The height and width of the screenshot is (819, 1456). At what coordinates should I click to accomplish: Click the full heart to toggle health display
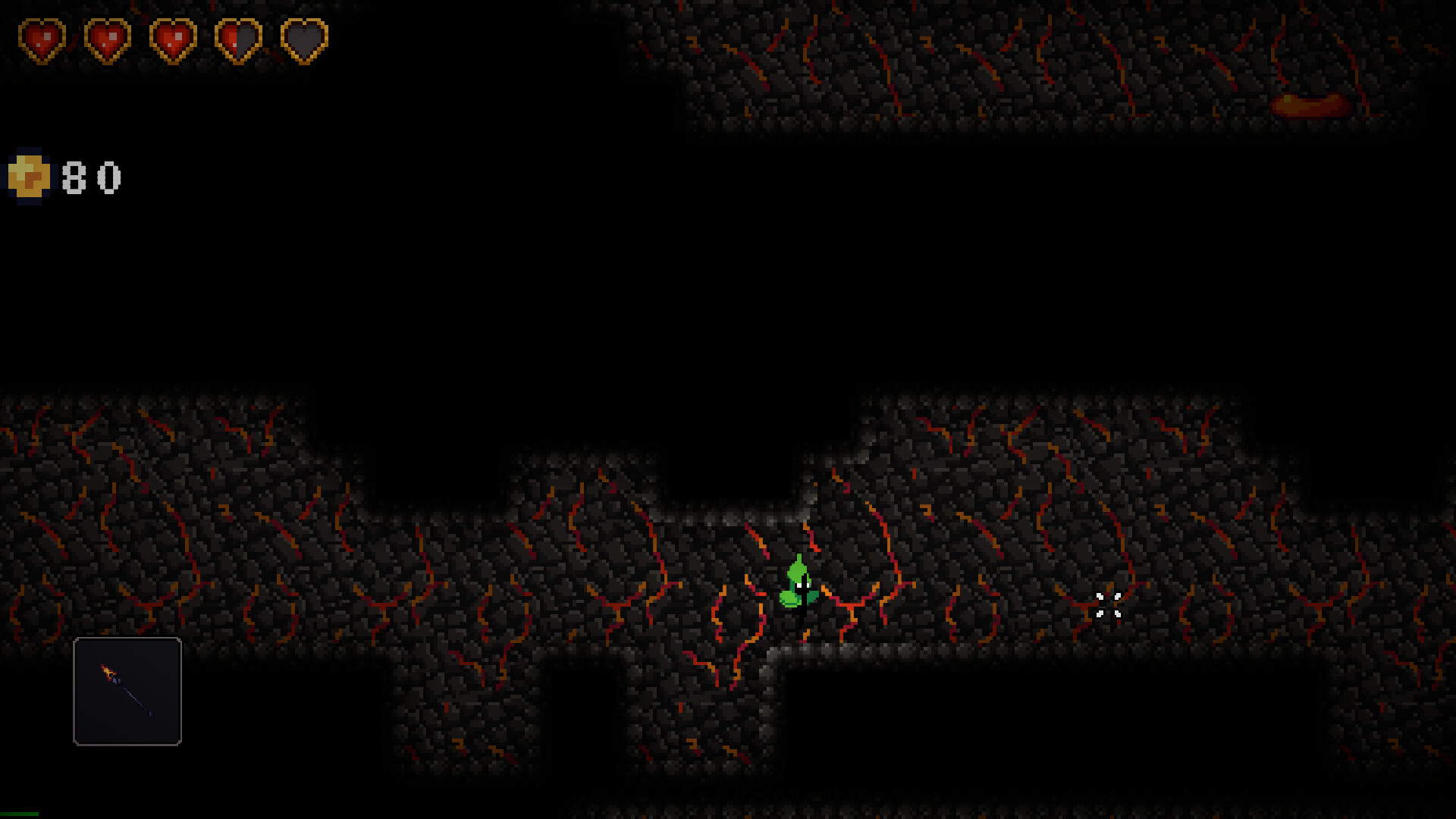point(42,39)
